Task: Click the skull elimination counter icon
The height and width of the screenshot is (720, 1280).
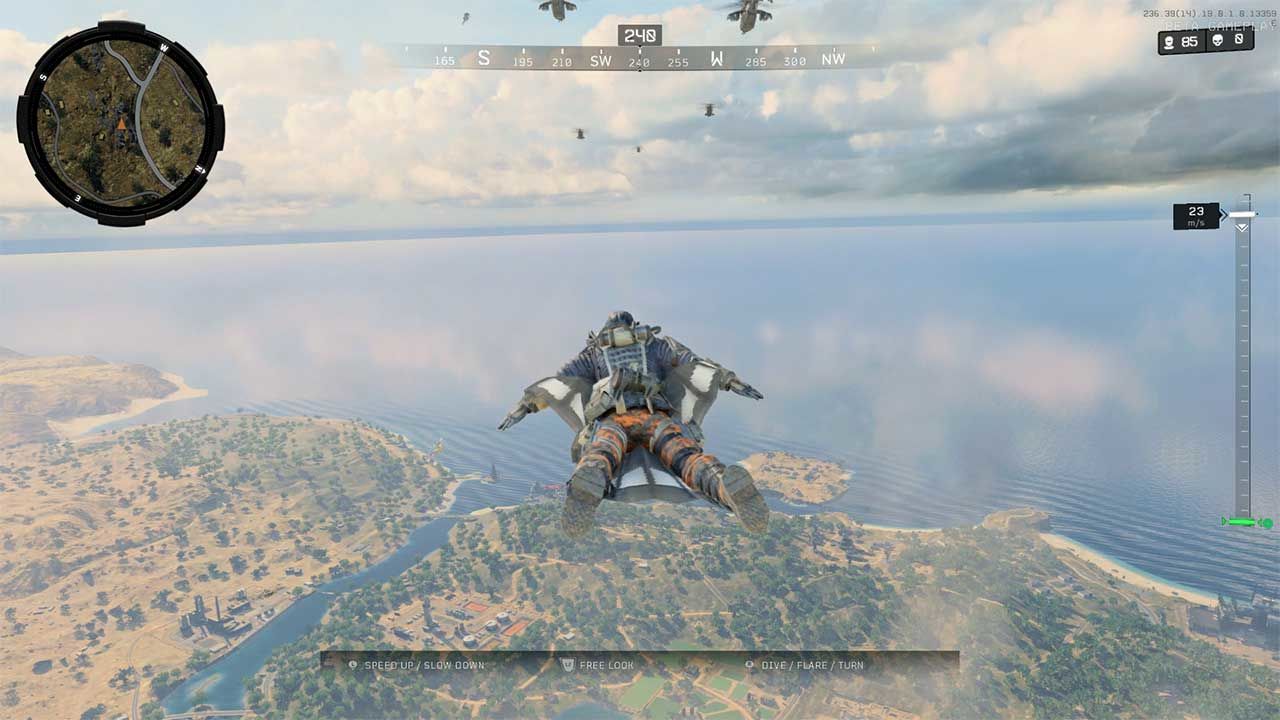Action: pyautogui.click(x=1218, y=41)
